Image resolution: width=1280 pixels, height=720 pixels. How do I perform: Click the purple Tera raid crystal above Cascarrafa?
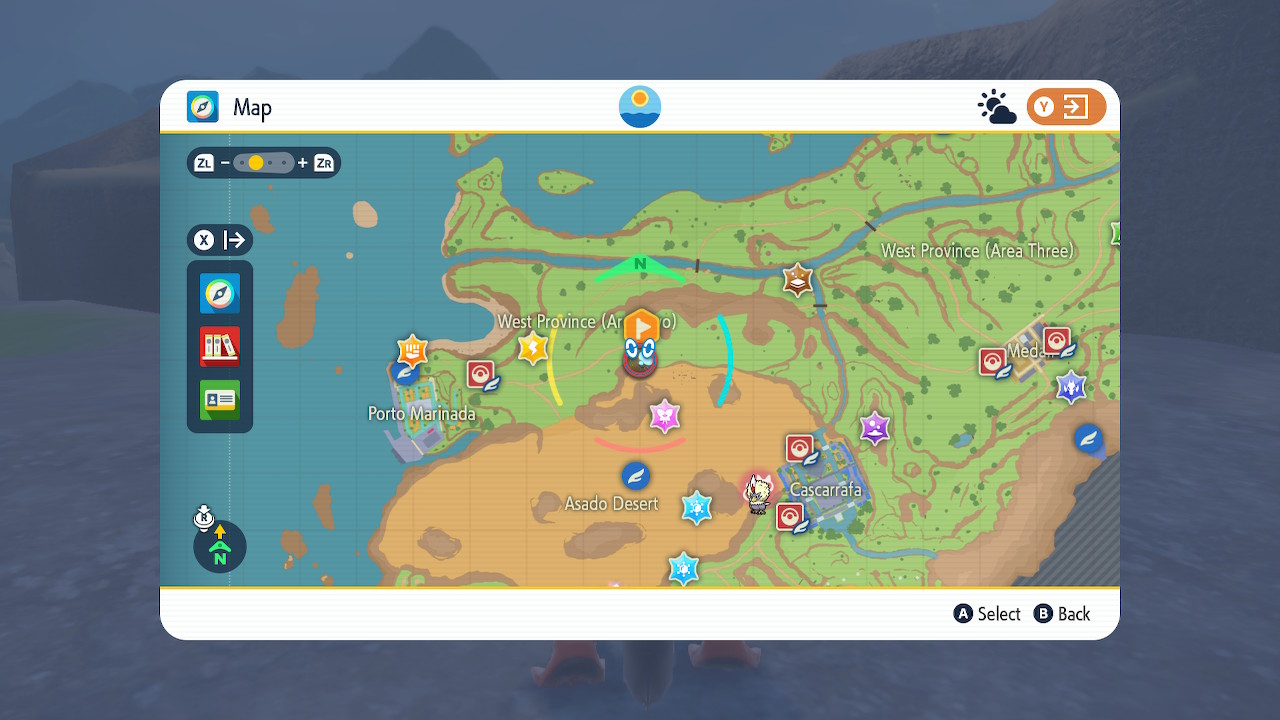(874, 428)
